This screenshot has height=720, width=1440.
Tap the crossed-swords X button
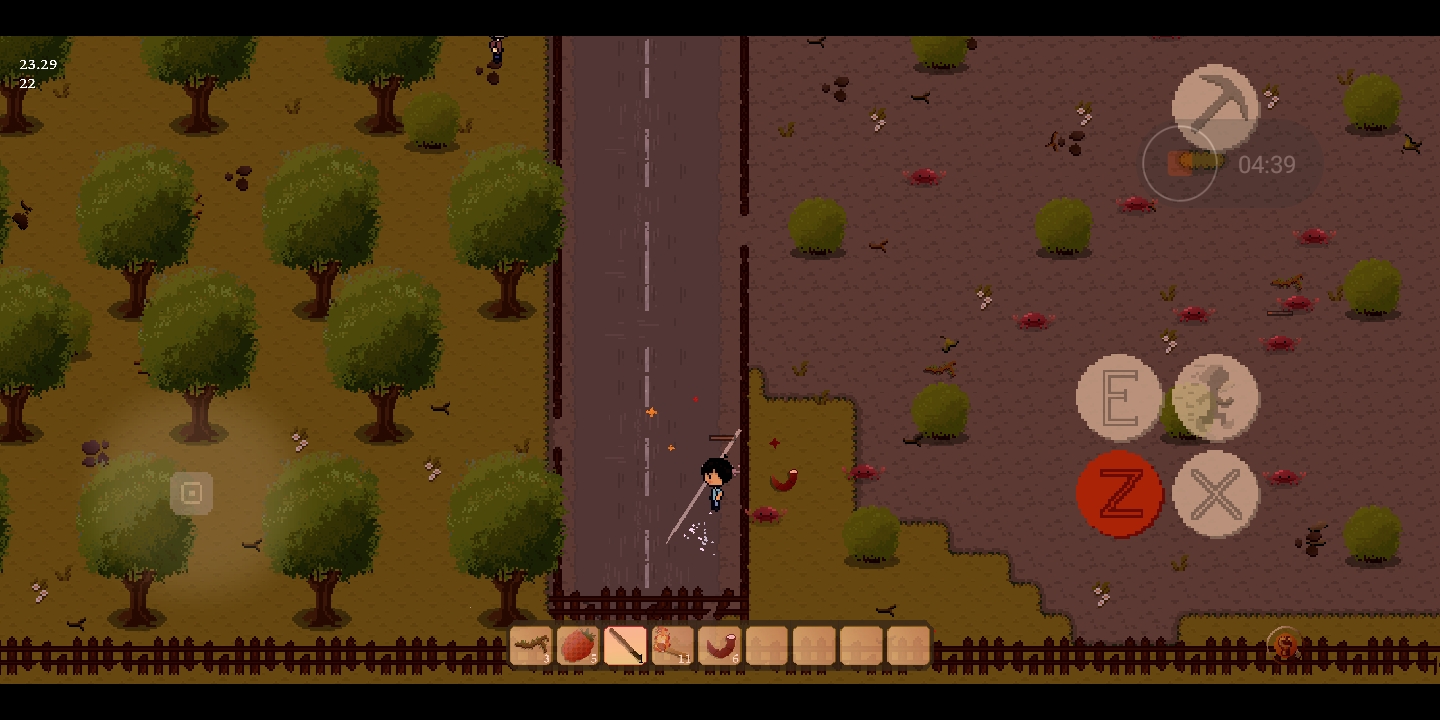(x=1215, y=494)
